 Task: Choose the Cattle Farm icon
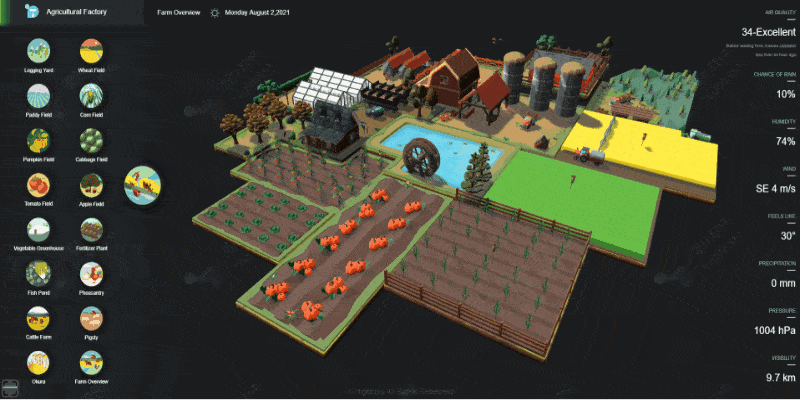point(39,319)
